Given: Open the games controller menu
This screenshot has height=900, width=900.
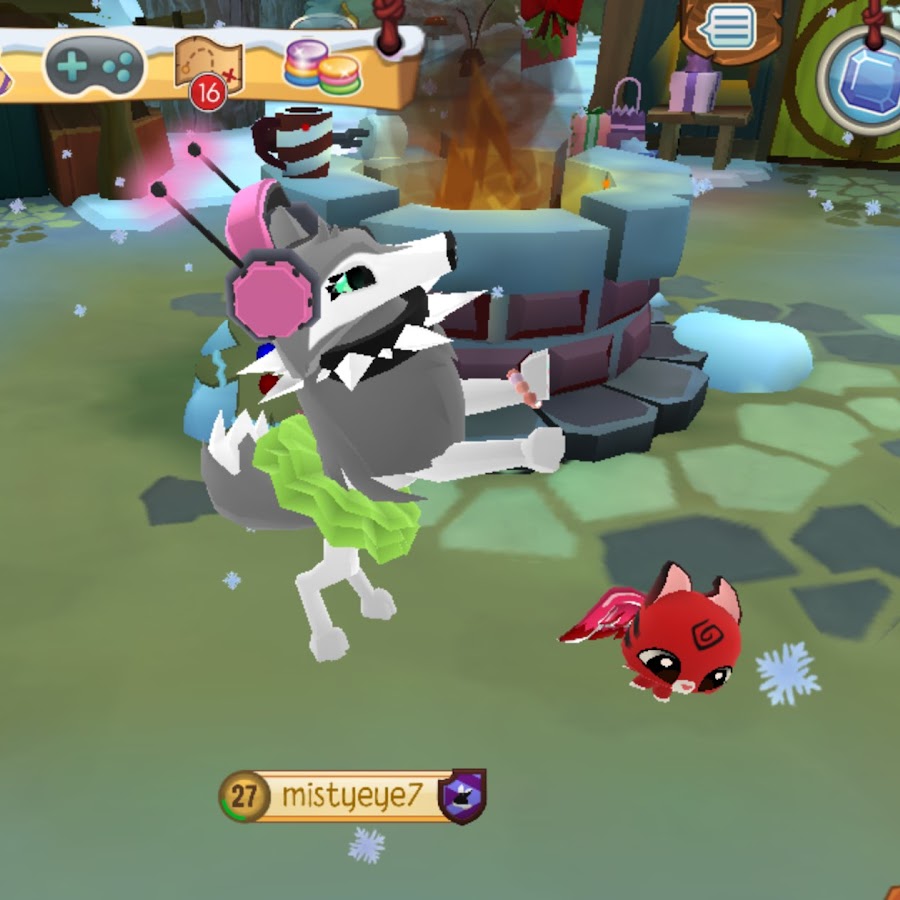Looking at the screenshot, I should point(95,67).
